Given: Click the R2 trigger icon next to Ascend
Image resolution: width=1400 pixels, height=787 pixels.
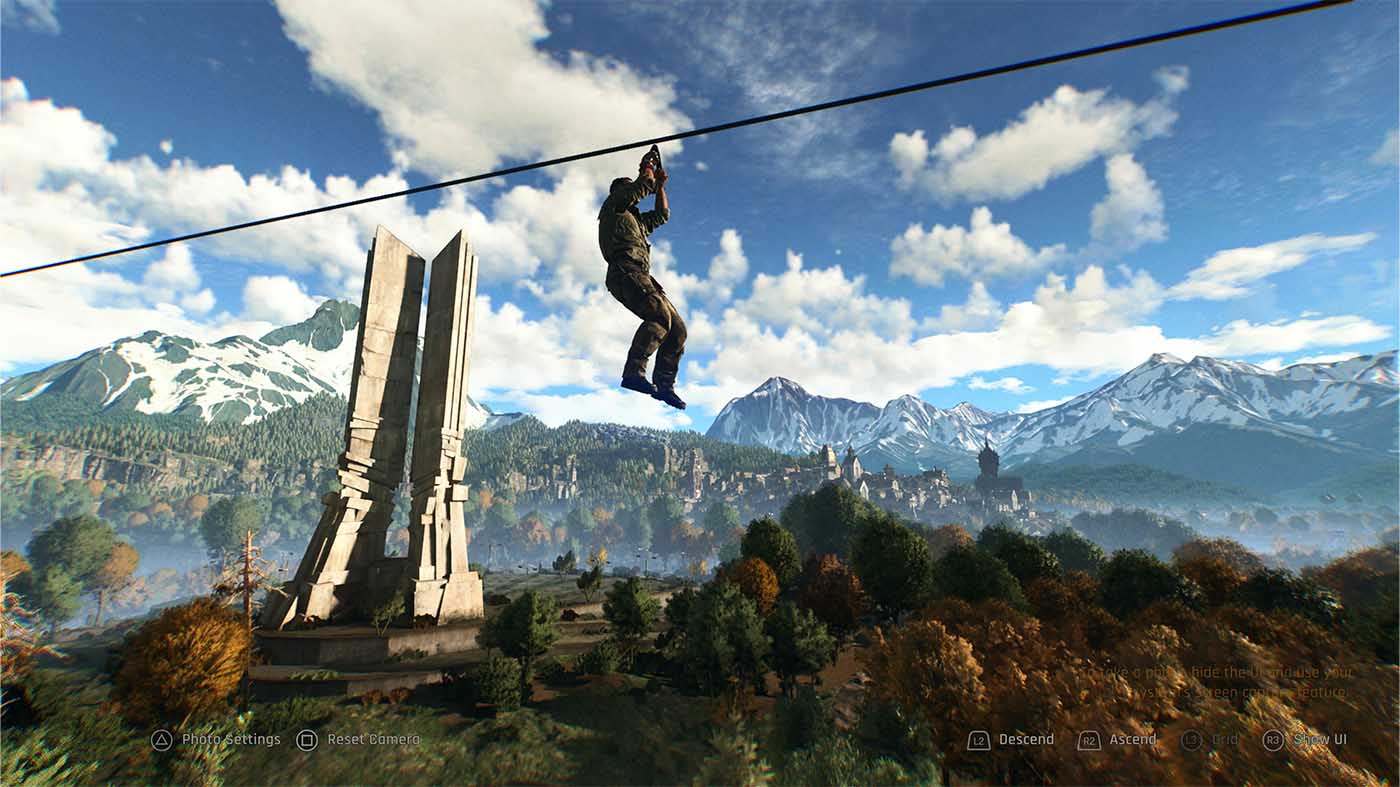Looking at the screenshot, I should [1089, 740].
